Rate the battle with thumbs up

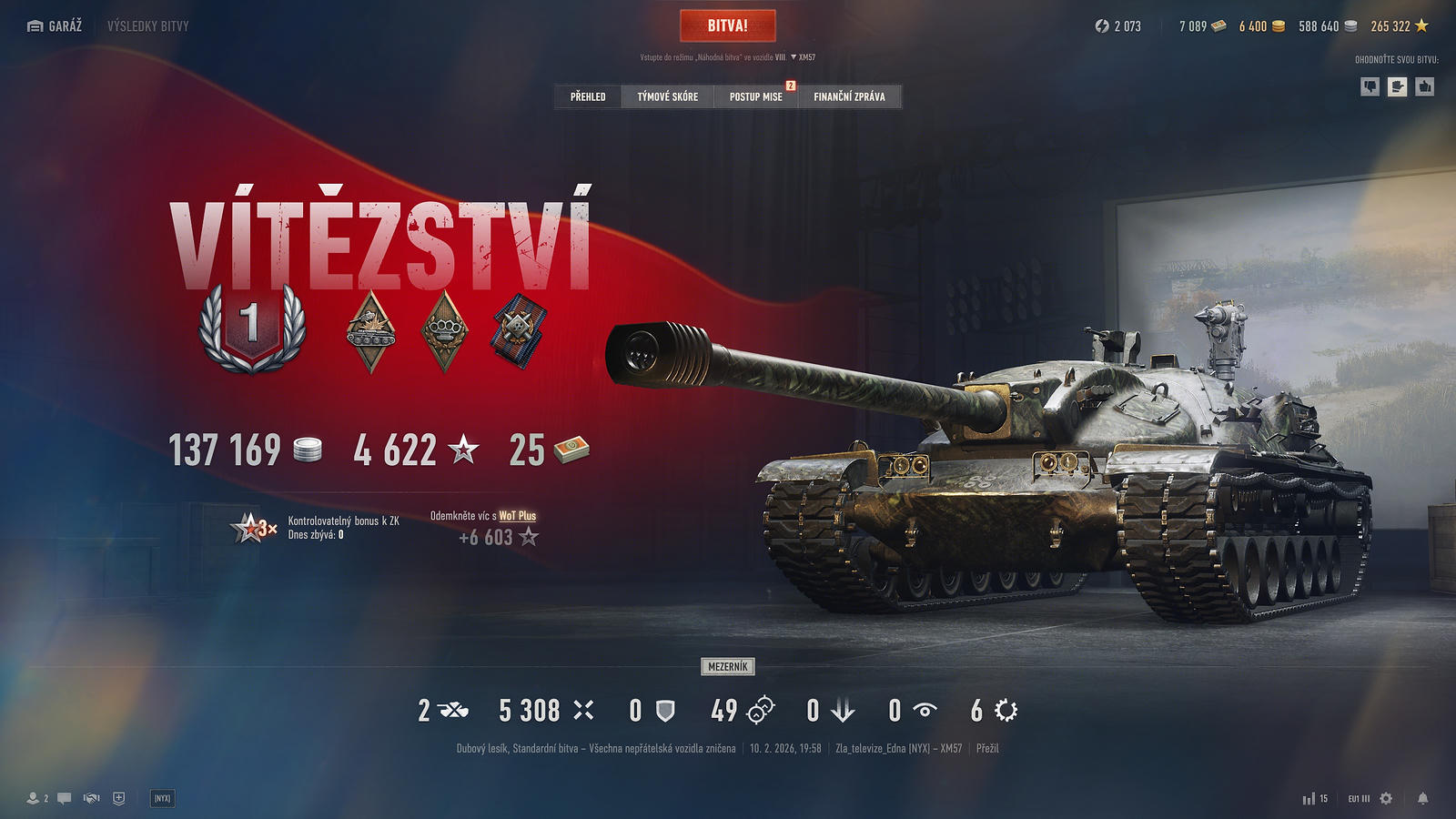tap(1425, 86)
